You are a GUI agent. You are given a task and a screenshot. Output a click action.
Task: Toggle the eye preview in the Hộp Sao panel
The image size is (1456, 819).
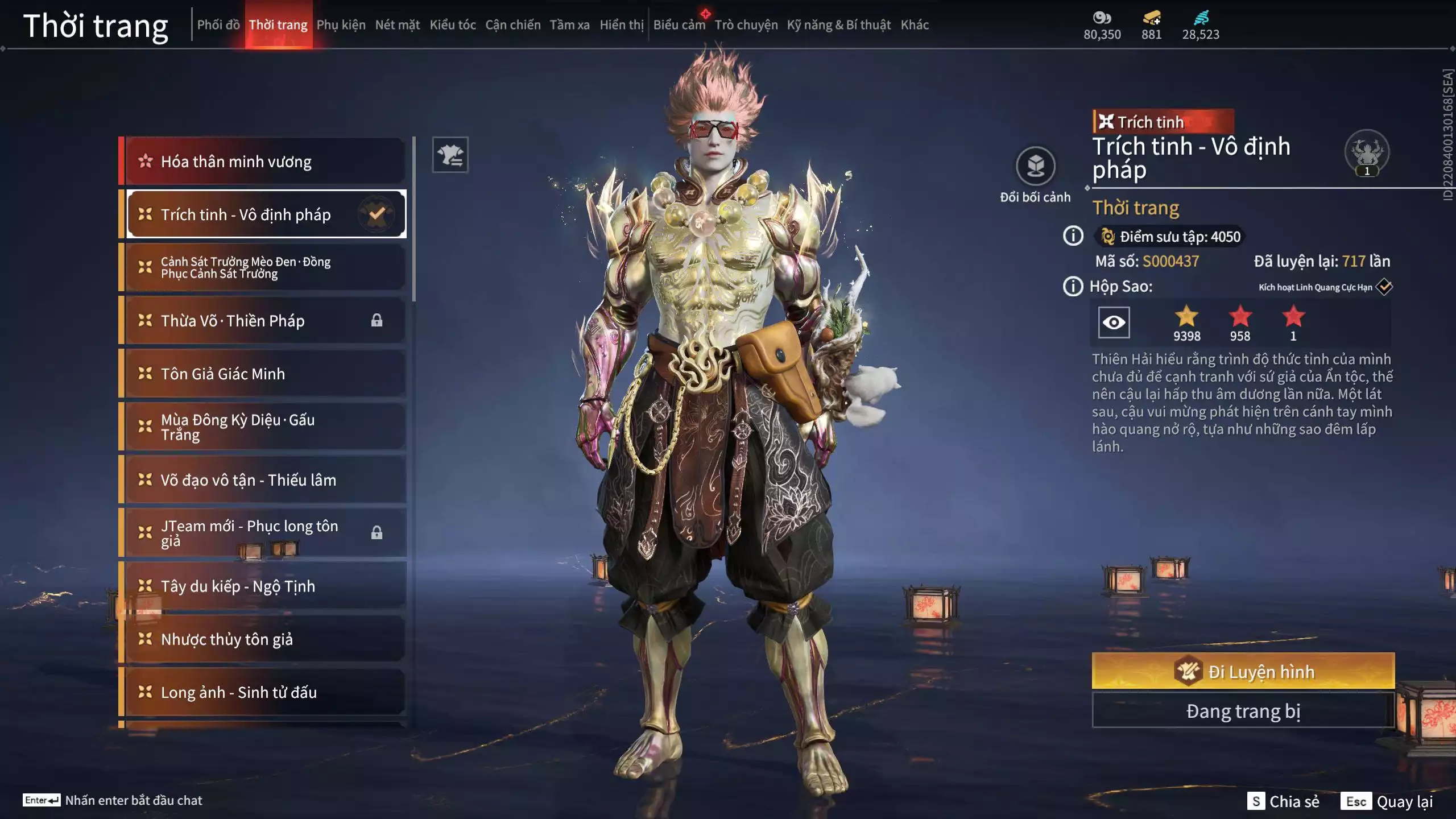pyautogui.click(x=1114, y=322)
